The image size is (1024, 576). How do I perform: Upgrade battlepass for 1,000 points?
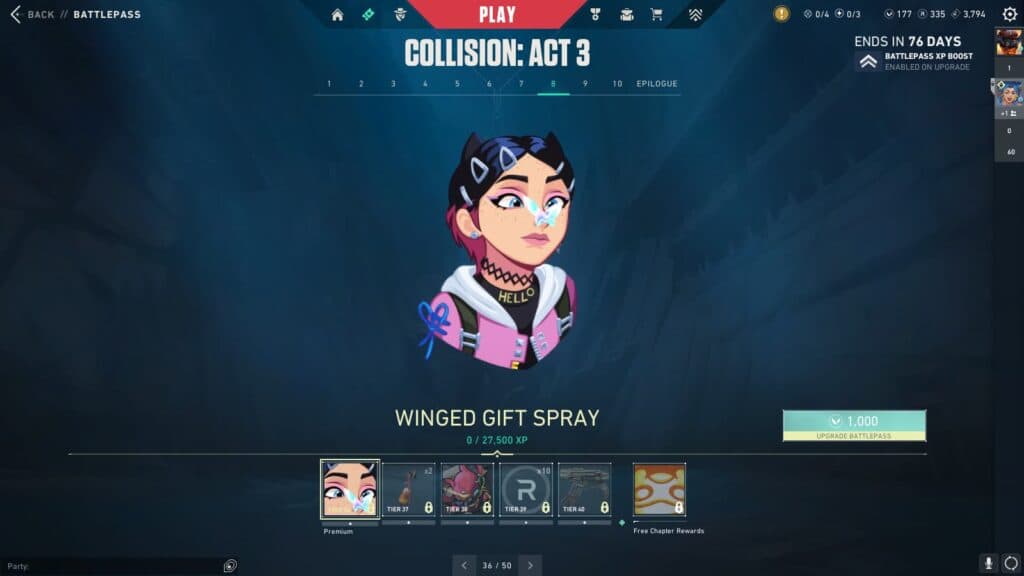[854, 425]
